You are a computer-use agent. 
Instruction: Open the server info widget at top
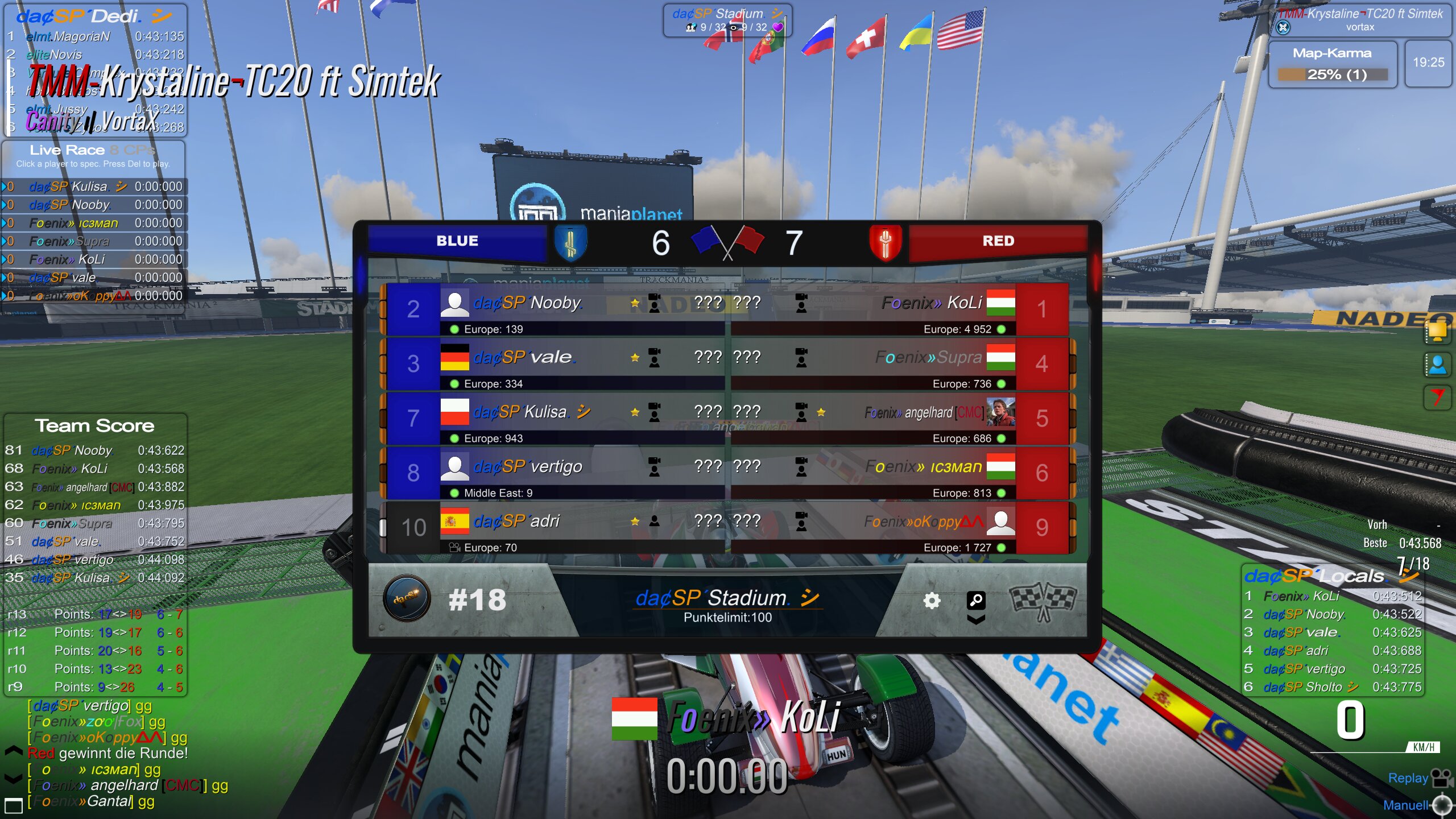(727, 20)
